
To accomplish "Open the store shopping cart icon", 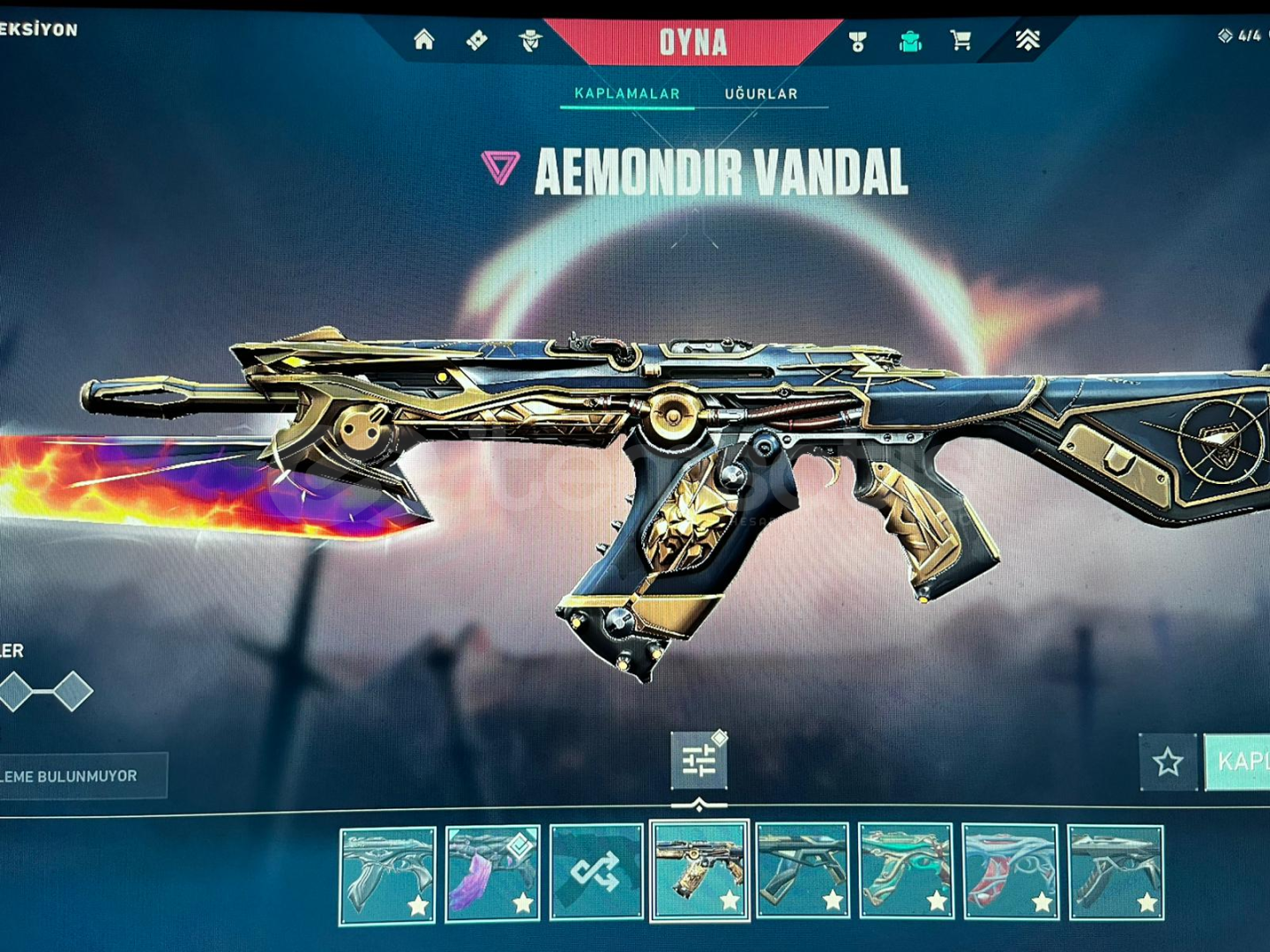I will (x=961, y=40).
